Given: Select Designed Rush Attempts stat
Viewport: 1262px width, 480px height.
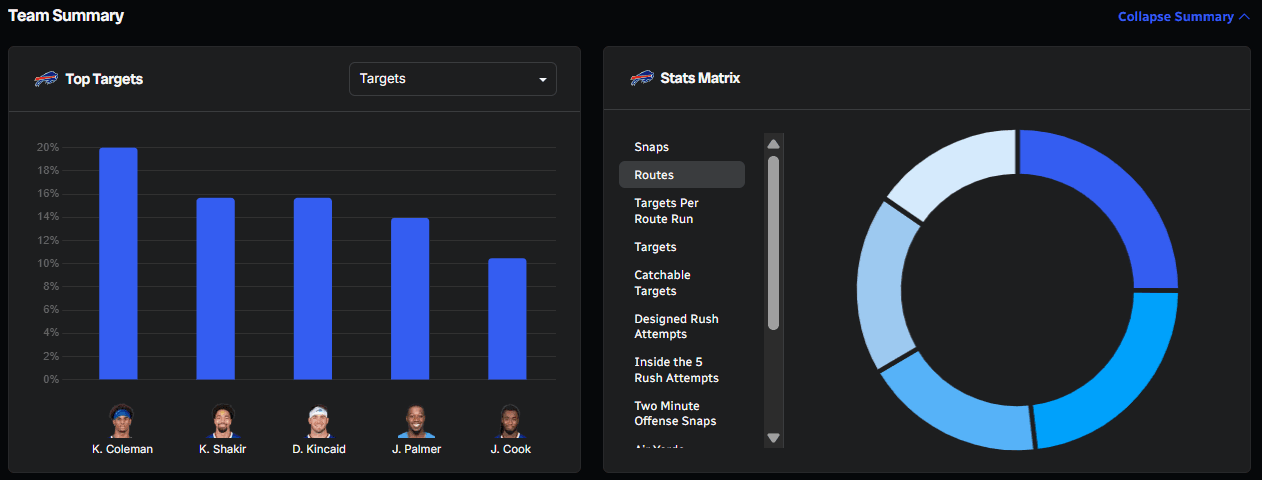Looking at the screenshot, I should click(x=676, y=326).
